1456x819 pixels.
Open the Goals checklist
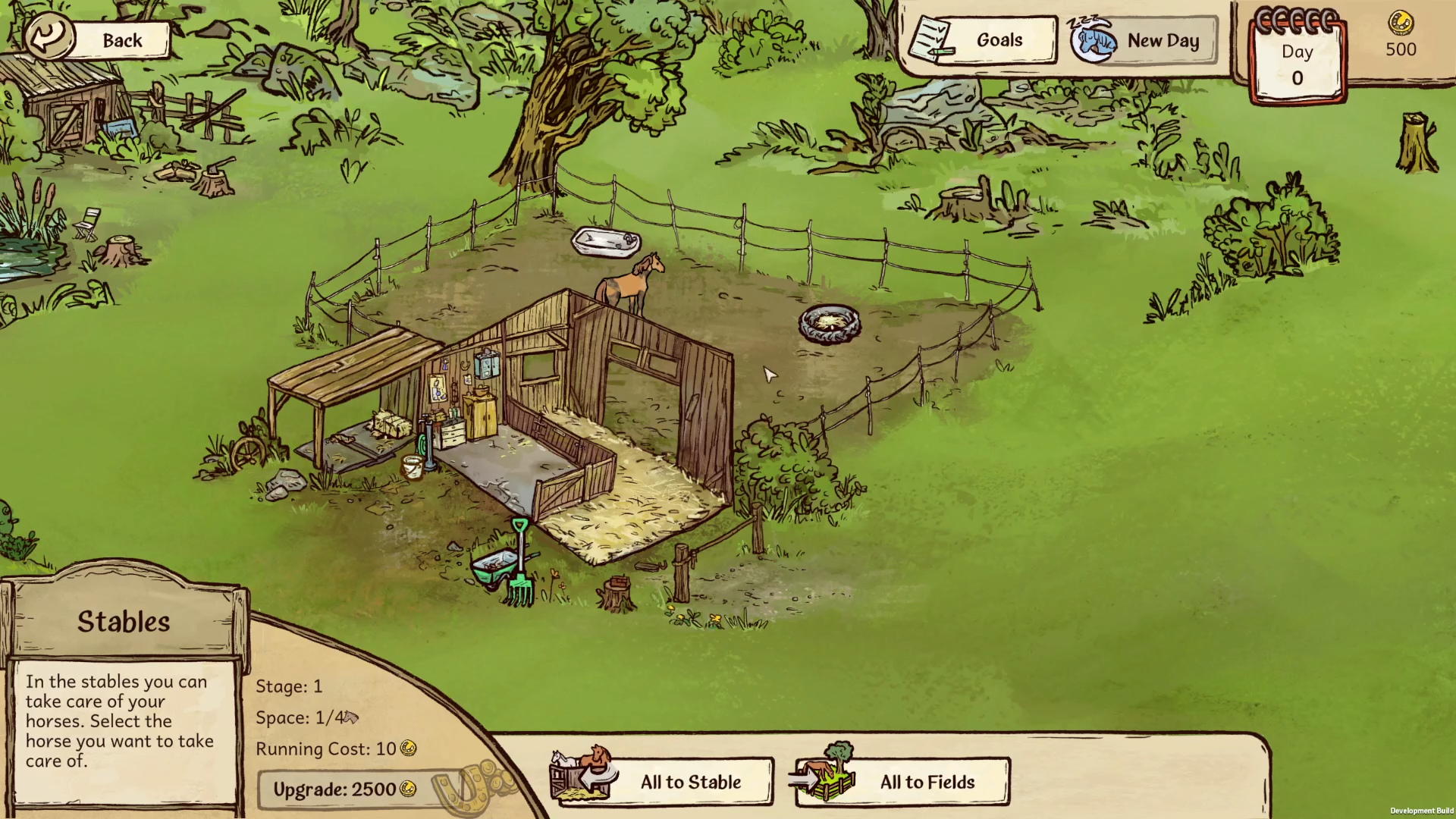pyautogui.click(x=983, y=40)
